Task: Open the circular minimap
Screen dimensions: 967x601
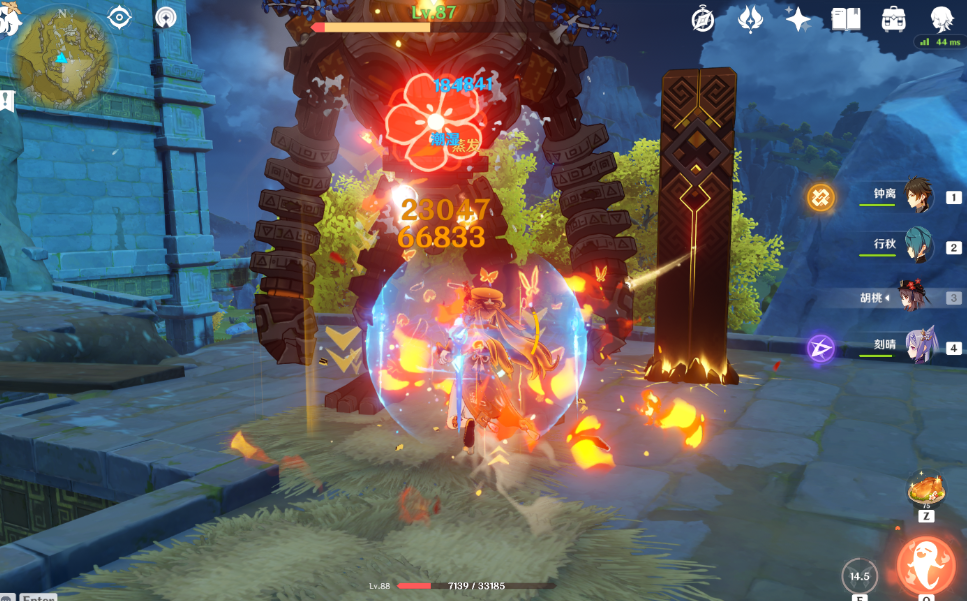Action: point(64,60)
